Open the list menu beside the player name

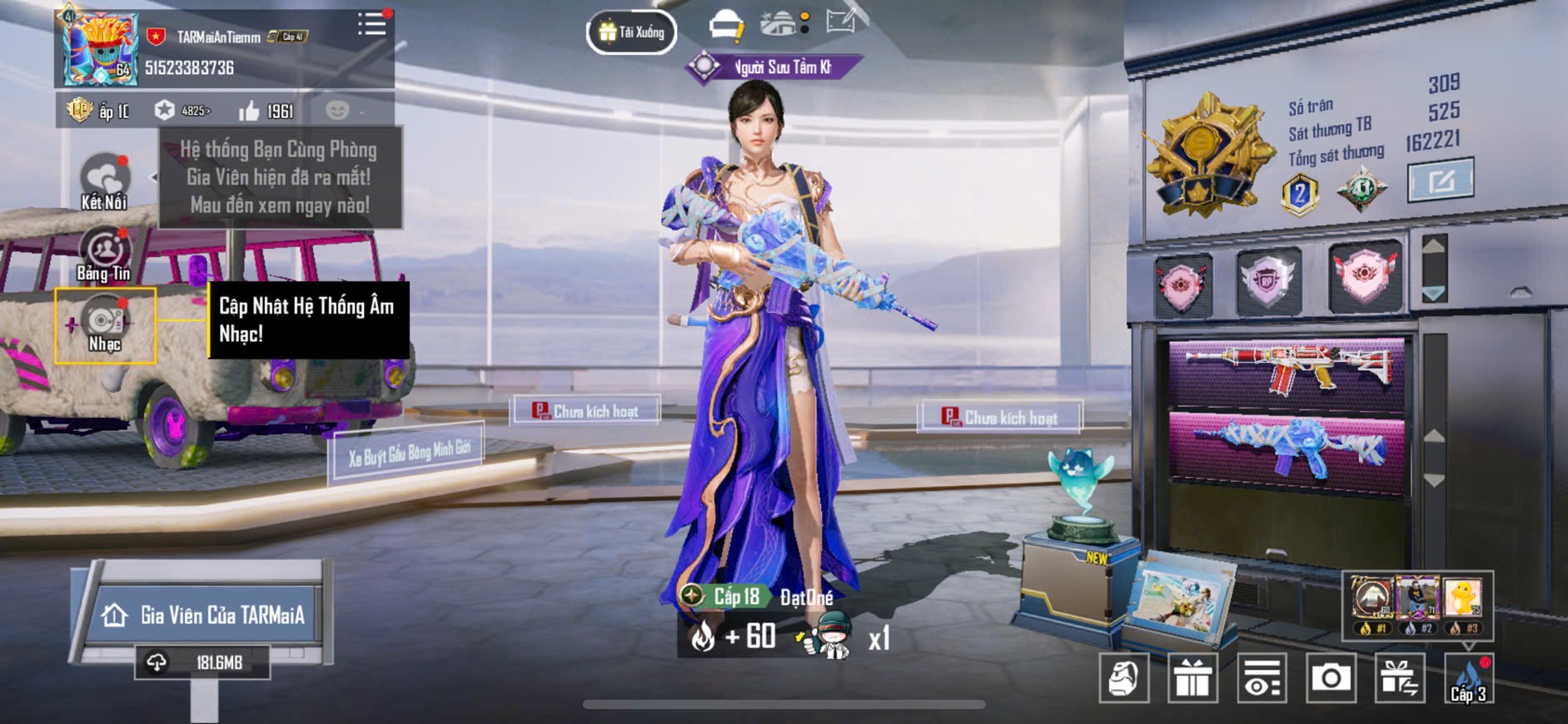point(371,24)
